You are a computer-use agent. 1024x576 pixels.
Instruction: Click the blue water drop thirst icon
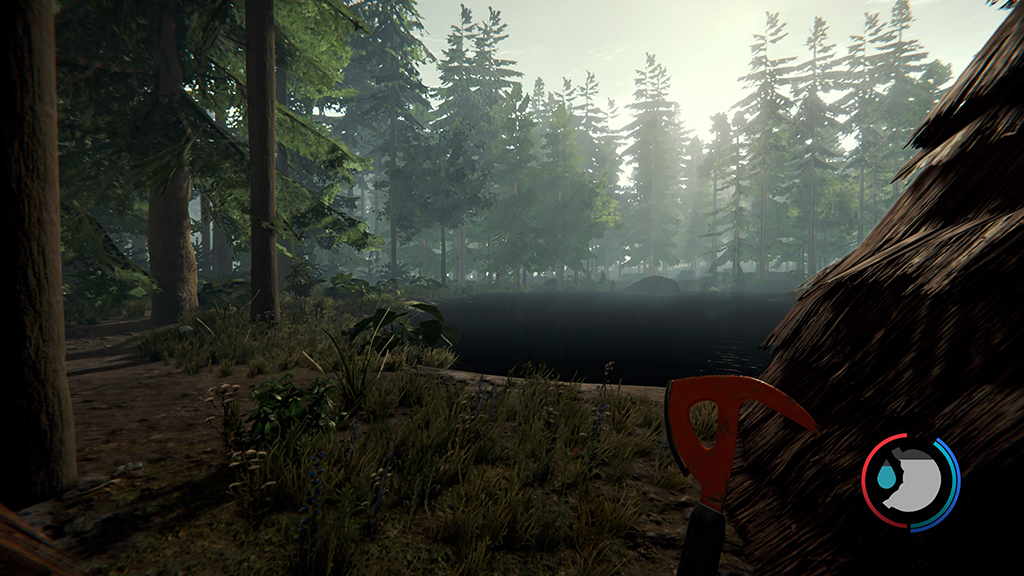tap(886, 480)
